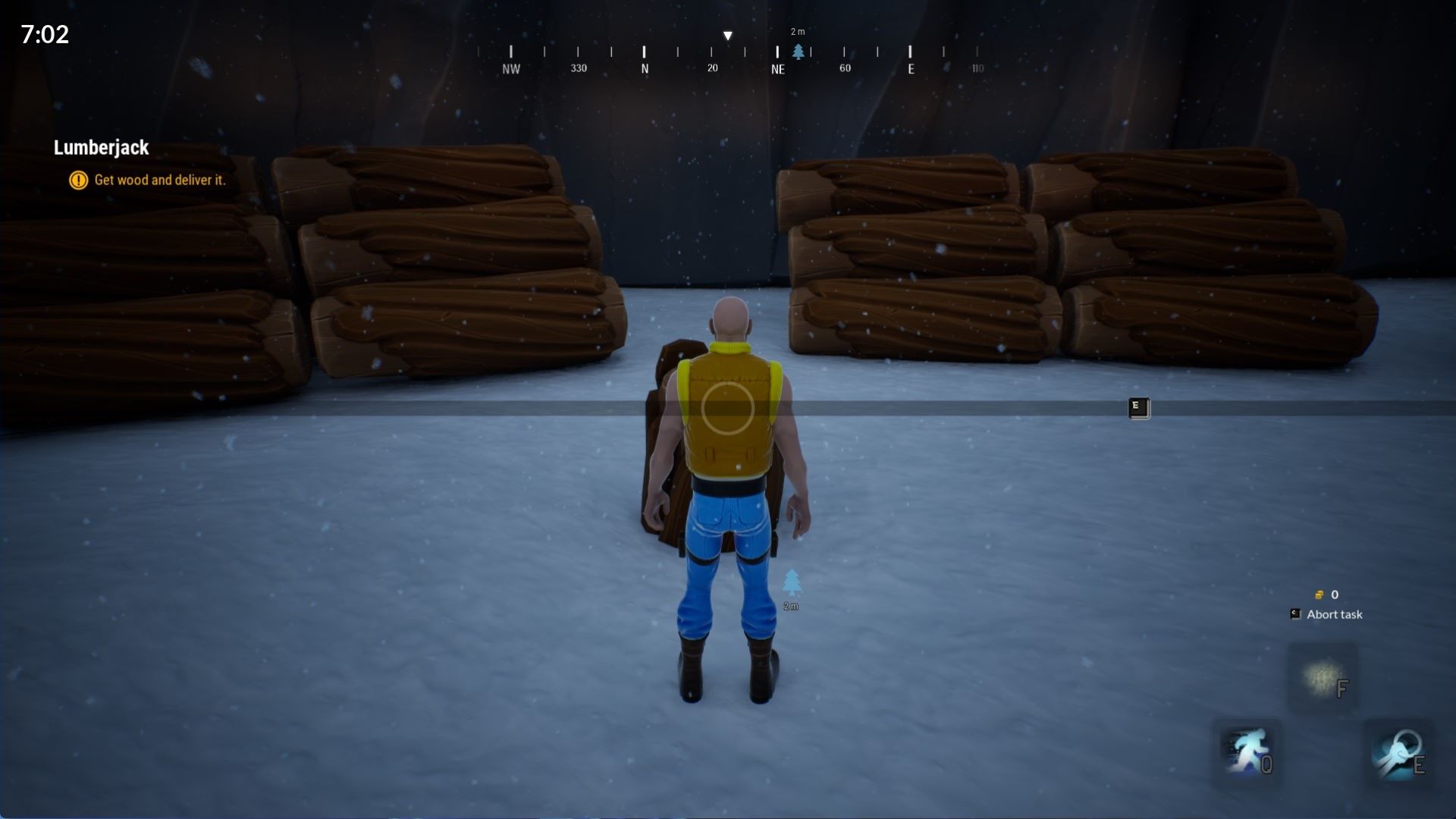Click the circular crosshair reticle on the character

pyautogui.click(x=727, y=409)
